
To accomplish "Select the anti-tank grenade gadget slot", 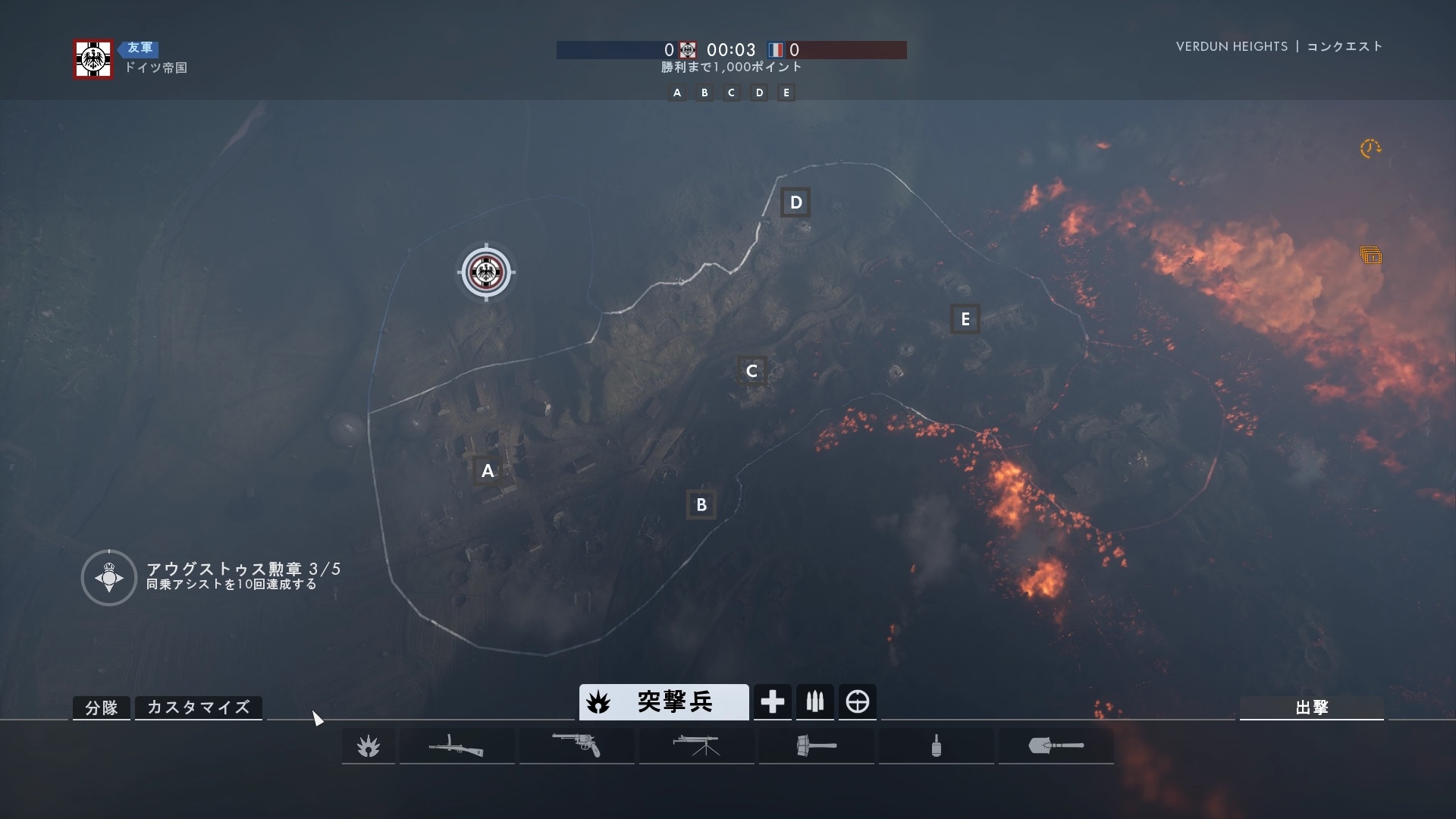I will (x=816, y=746).
